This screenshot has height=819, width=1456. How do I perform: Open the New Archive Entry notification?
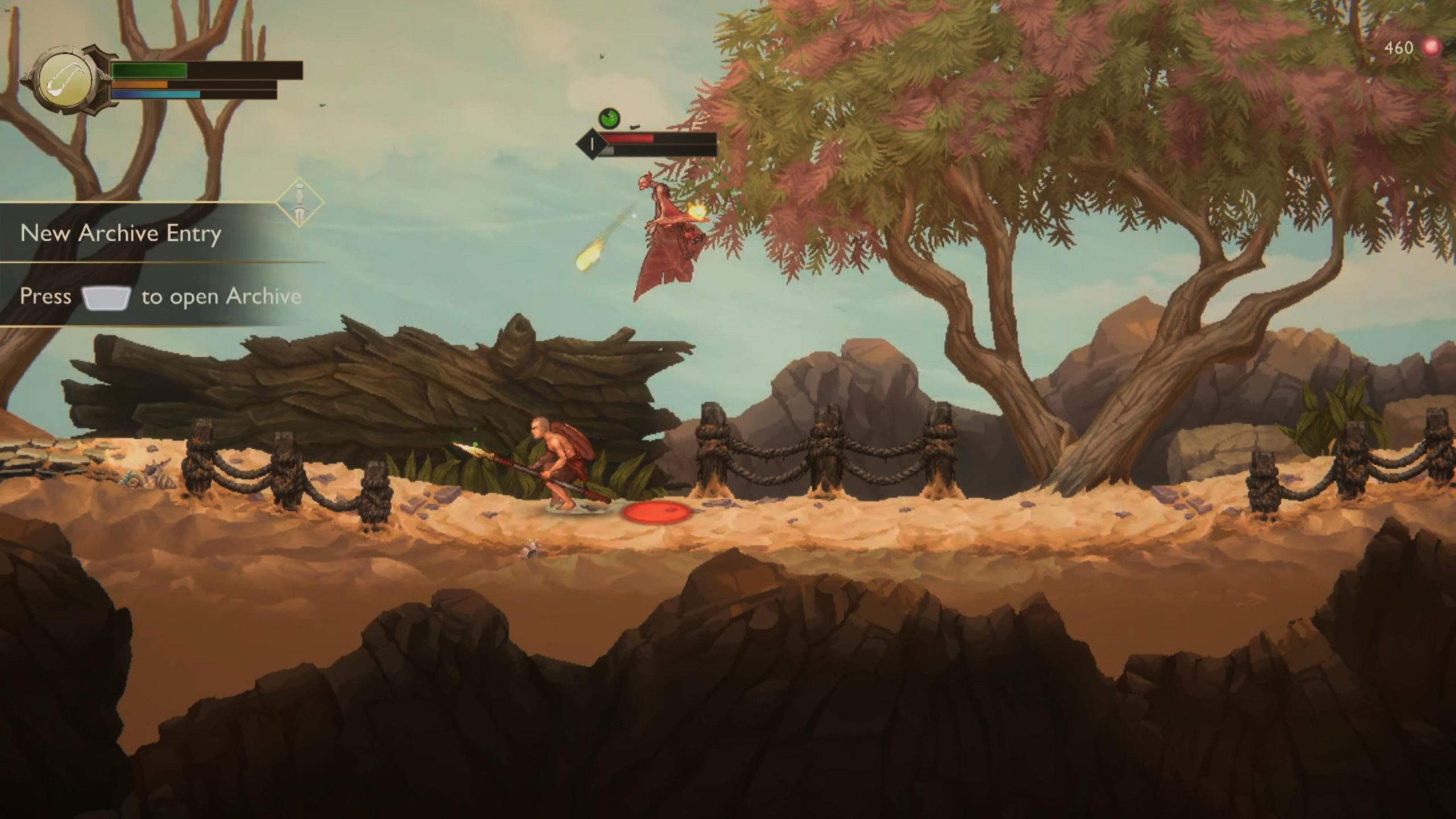tap(121, 233)
